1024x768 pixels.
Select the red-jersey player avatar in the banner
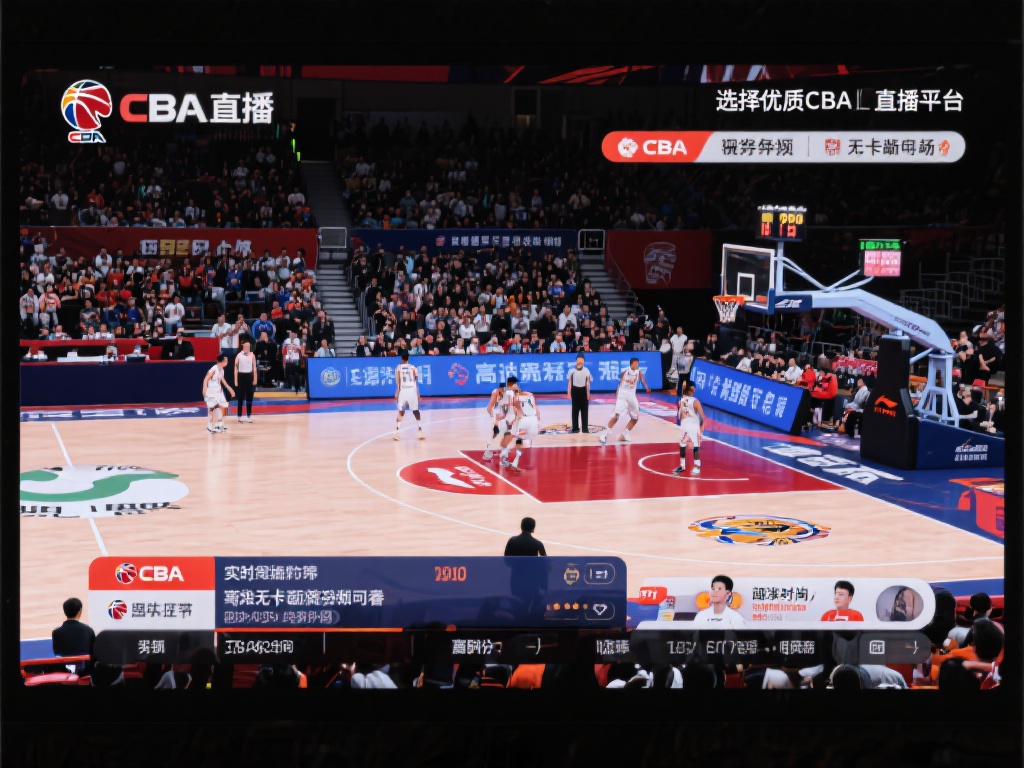click(x=842, y=602)
